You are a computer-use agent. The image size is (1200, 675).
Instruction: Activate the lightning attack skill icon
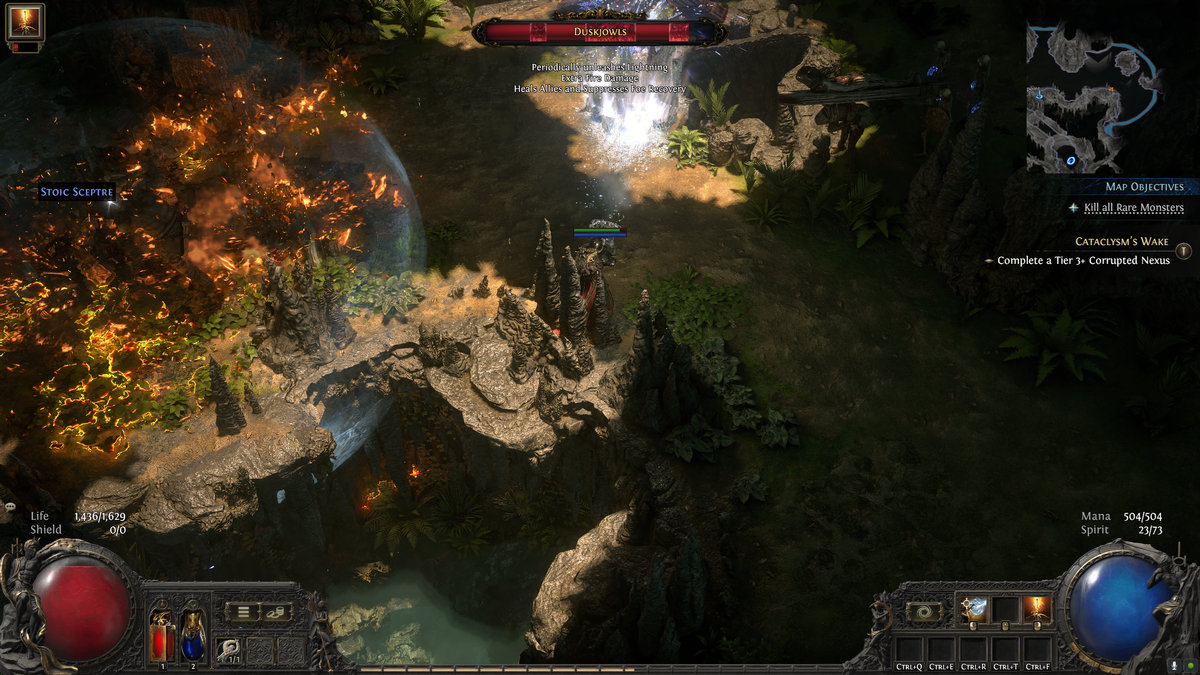point(973,609)
